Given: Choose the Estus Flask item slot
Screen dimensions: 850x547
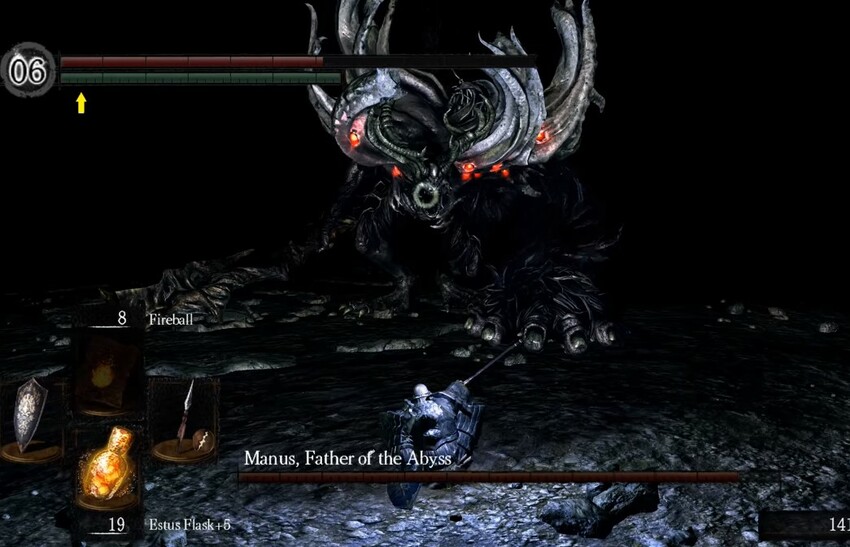Looking at the screenshot, I should (x=108, y=470).
